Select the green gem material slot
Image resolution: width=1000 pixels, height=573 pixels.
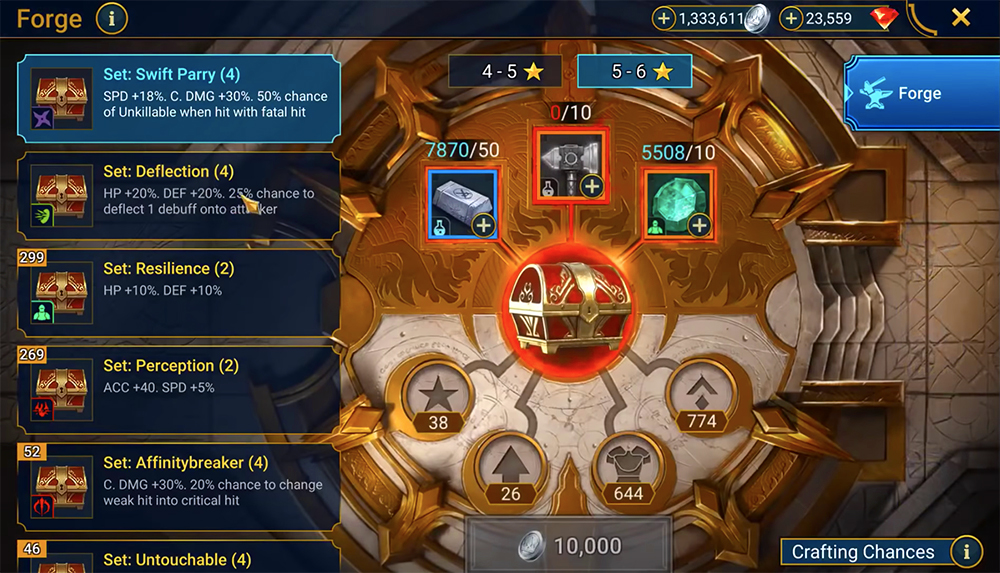click(x=677, y=201)
